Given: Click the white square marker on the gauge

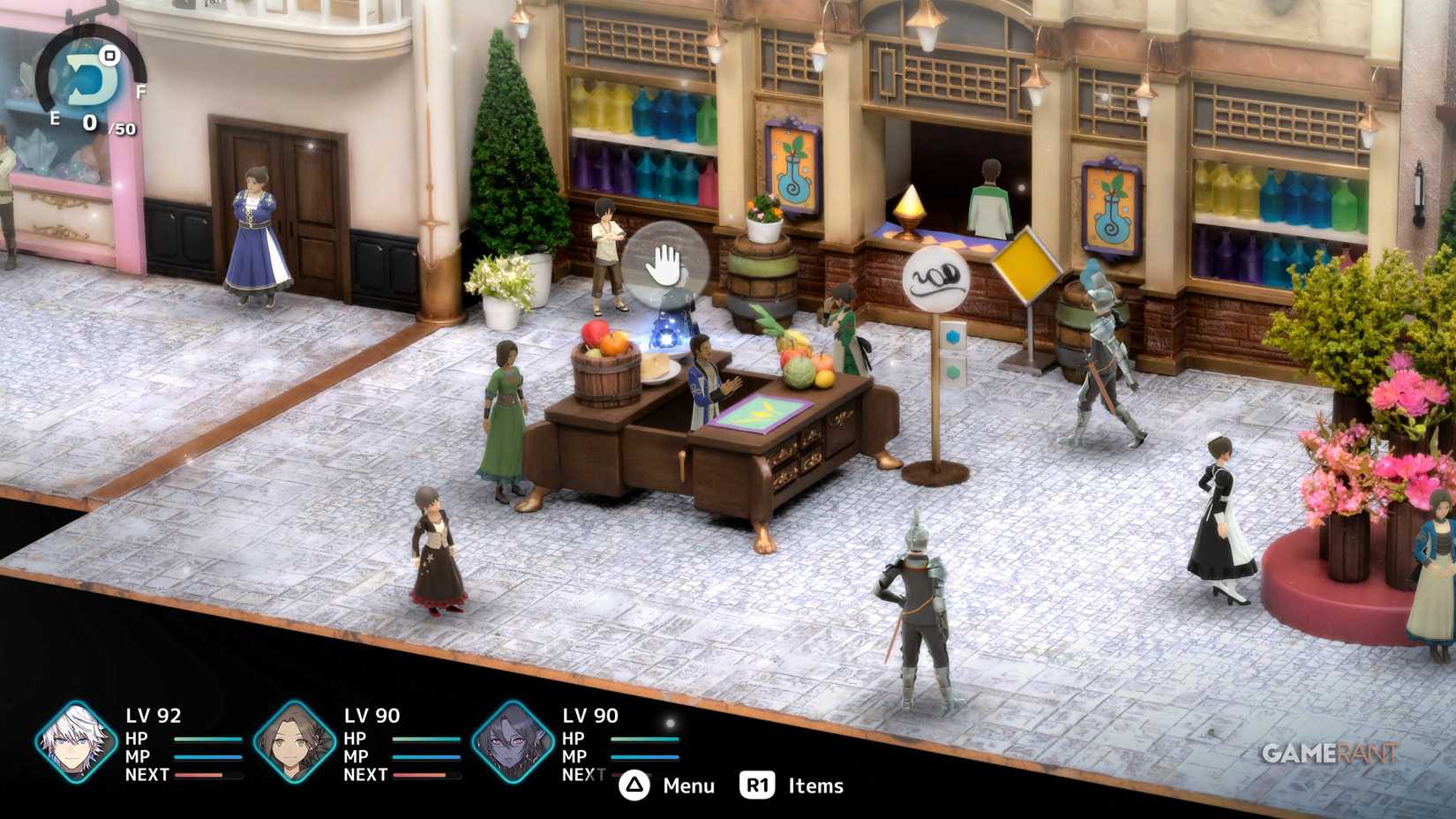Looking at the screenshot, I should [109, 57].
